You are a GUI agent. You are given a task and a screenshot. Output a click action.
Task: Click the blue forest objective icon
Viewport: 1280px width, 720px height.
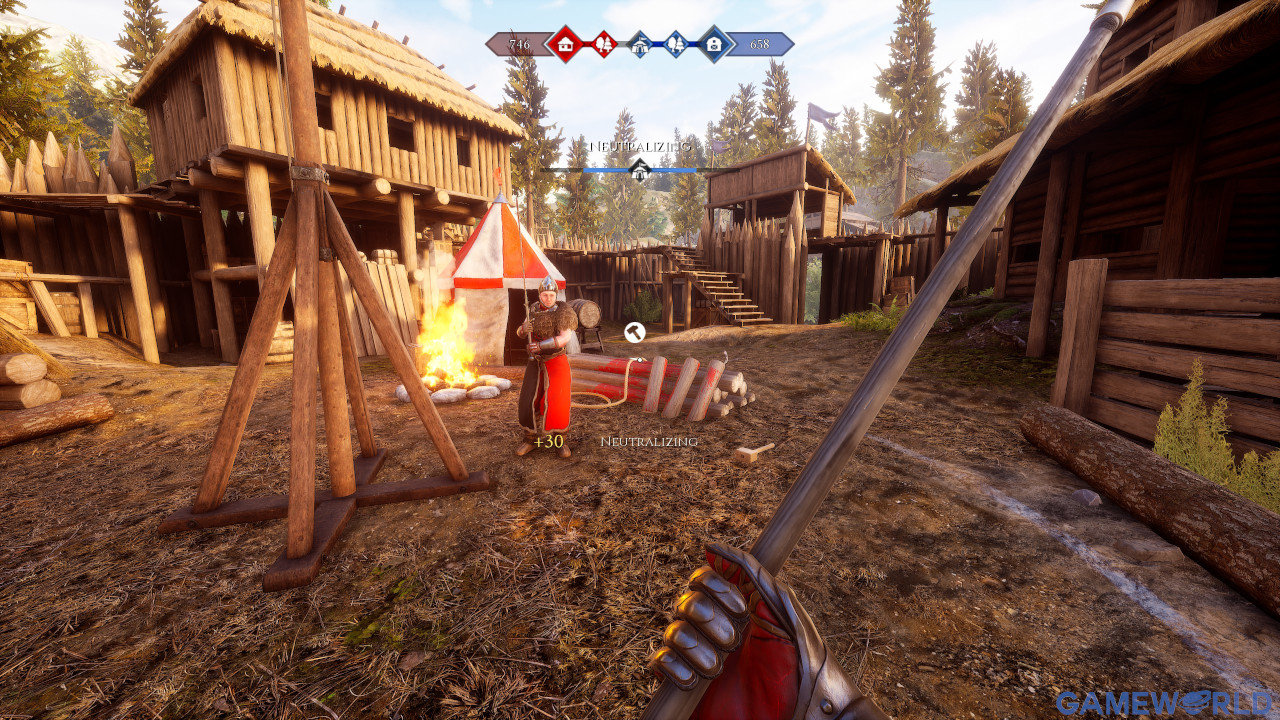[x=676, y=44]
